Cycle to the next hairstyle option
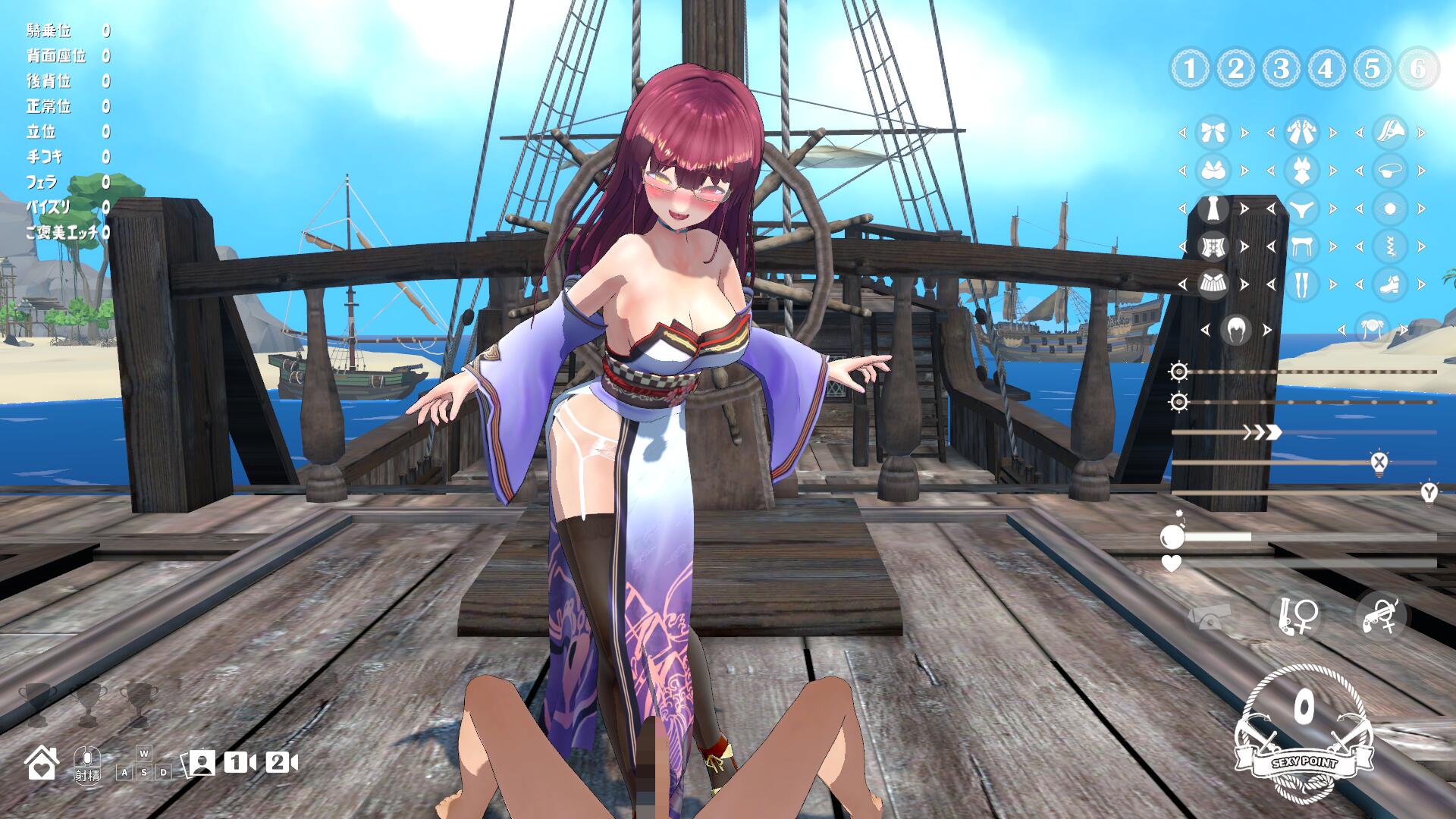The height and width of the screenshot is (819, 1456). point(1266,330)
